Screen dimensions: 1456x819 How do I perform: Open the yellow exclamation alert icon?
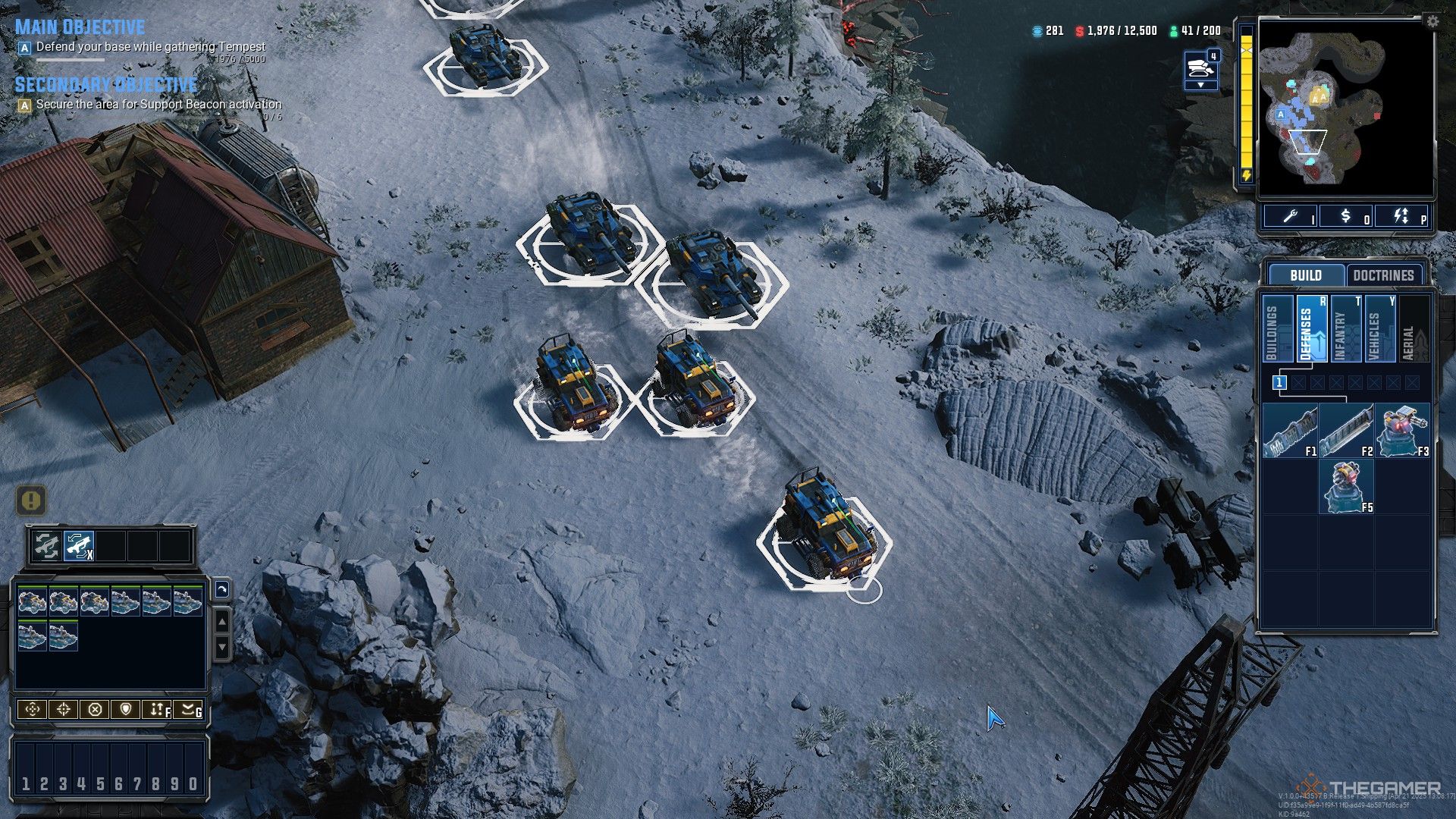pyautogui.click(x=31, y=500)
